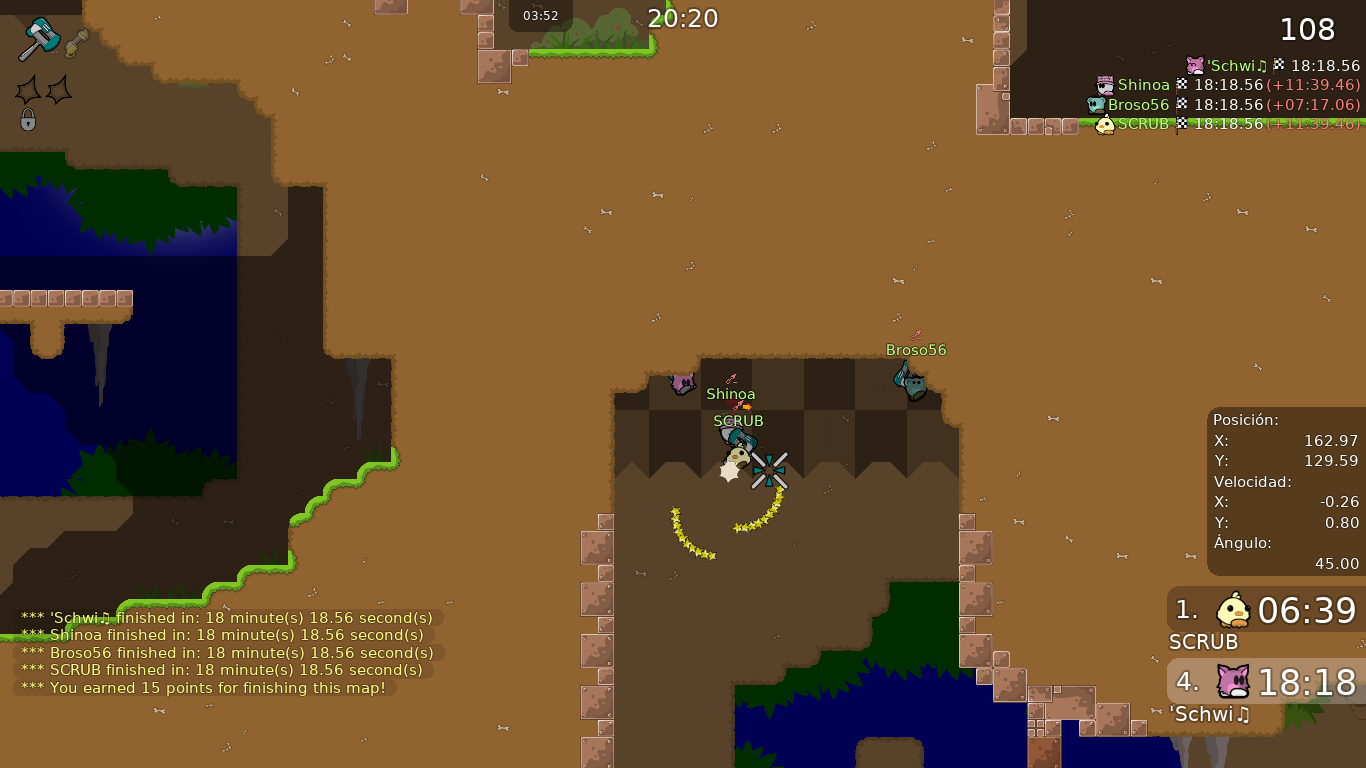Select 'Schwi♫ in the finish times list
1366x768 pixels.
[x=1272, y=66]
